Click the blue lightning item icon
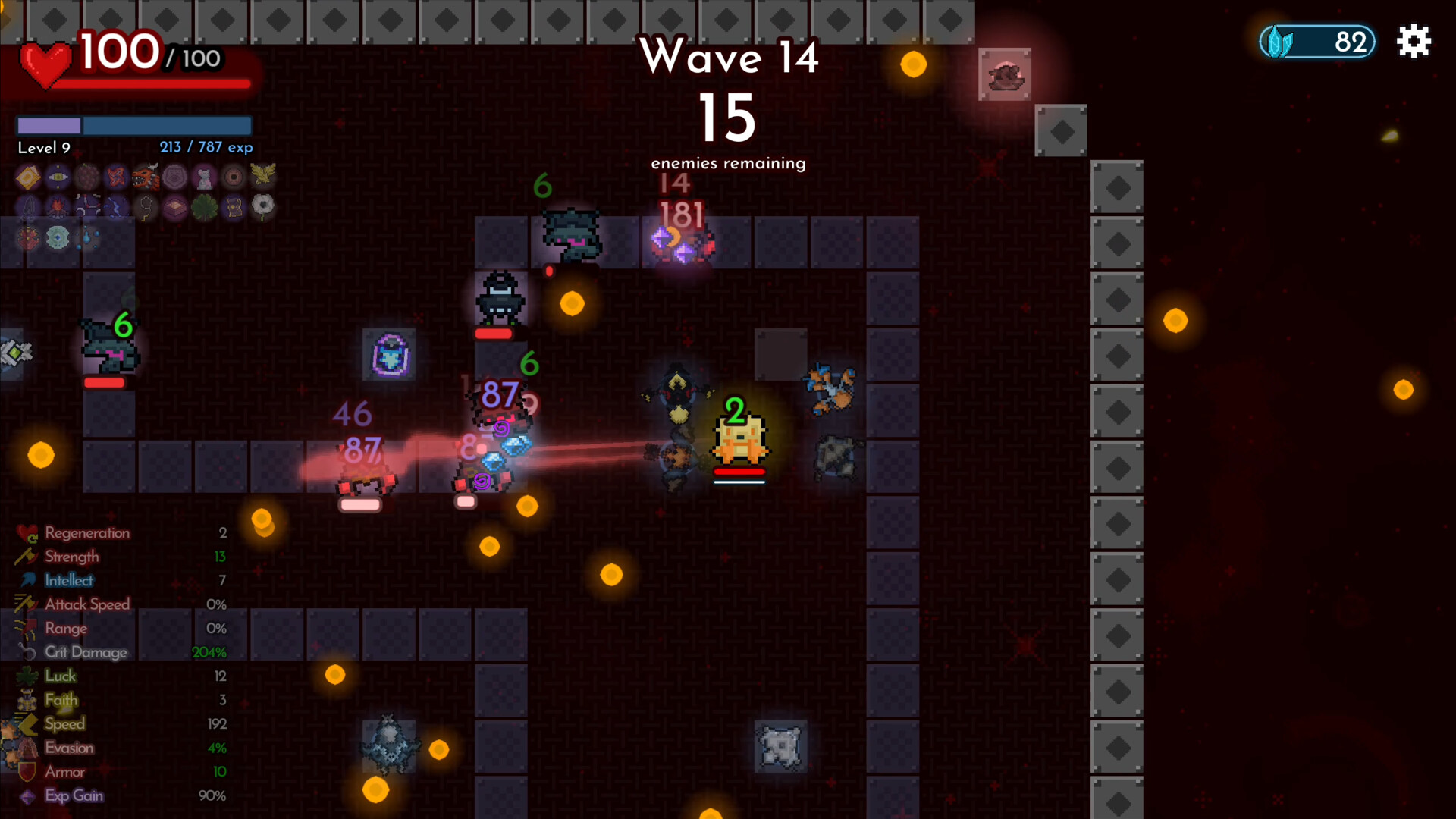The height and width of the screenshot is (819, 1456). pyautogui.click(x=116, y=207)
